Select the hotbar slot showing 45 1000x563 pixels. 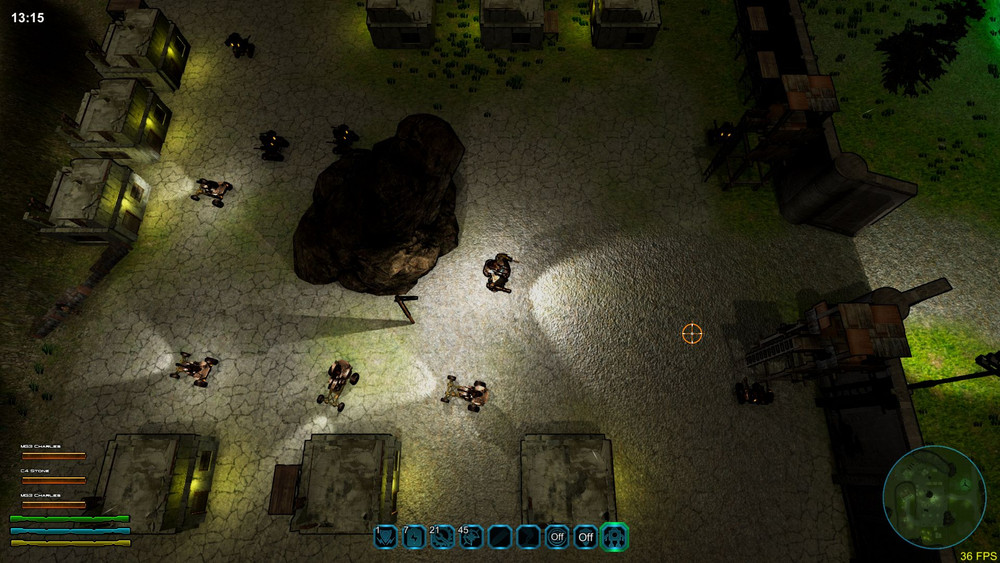pos(471,537)
